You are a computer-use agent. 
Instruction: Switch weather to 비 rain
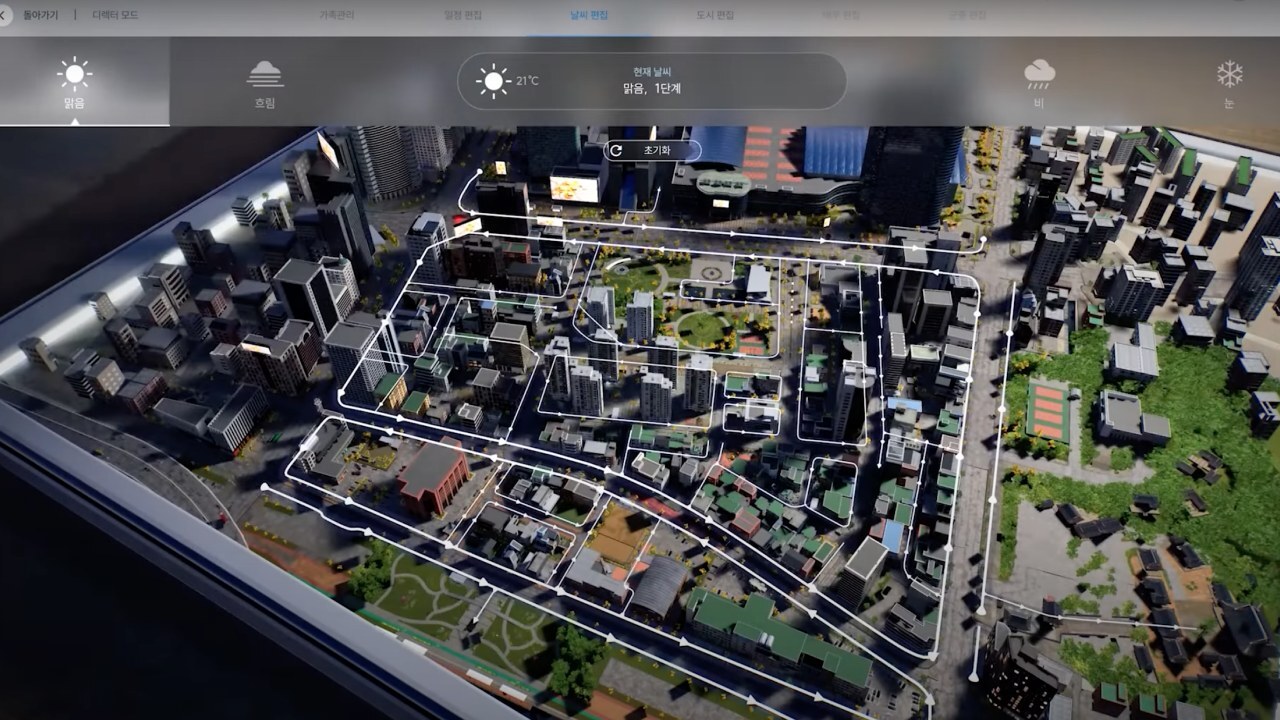coord(1039,82)
